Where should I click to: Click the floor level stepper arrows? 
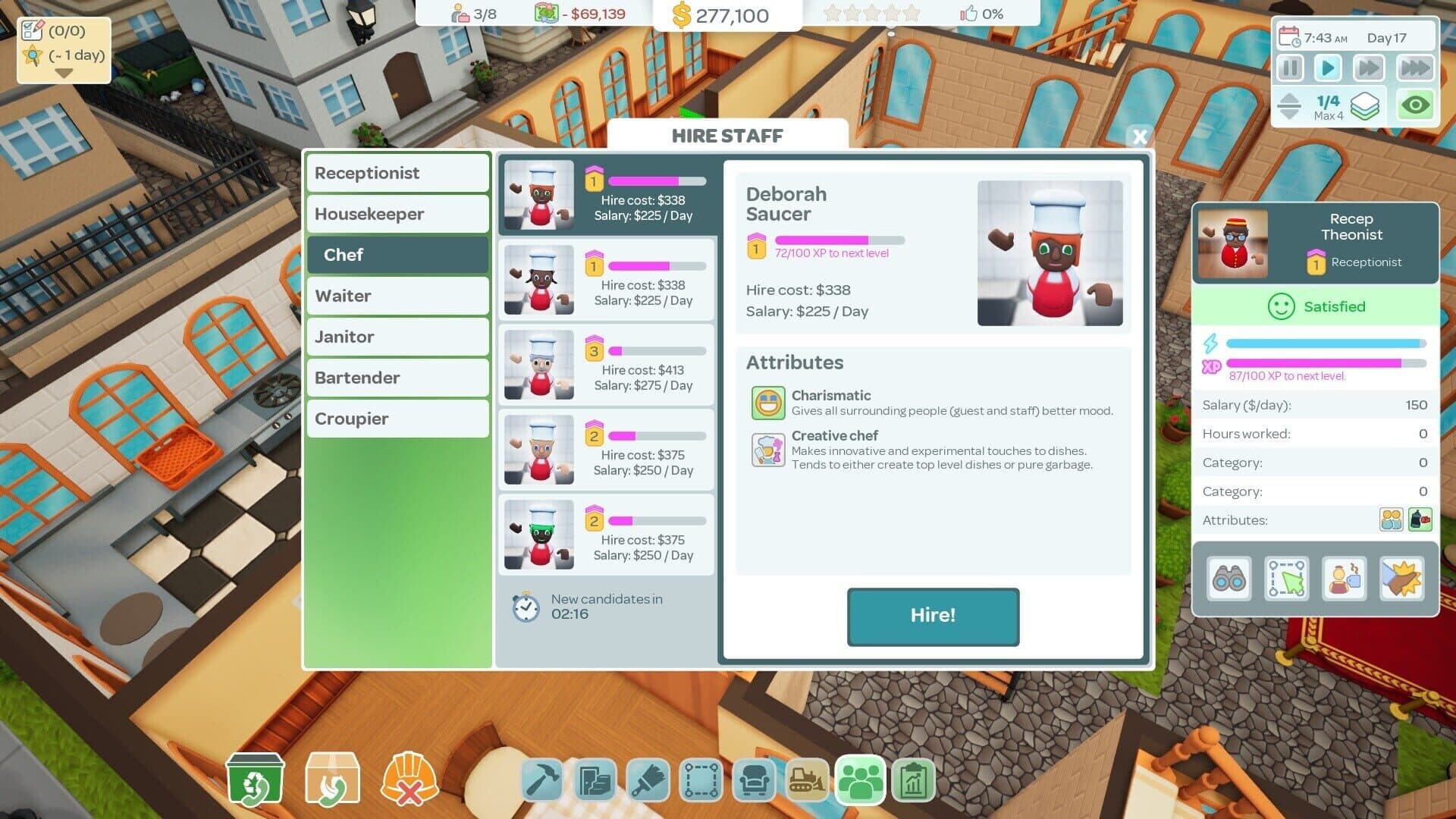[1290, 105]
